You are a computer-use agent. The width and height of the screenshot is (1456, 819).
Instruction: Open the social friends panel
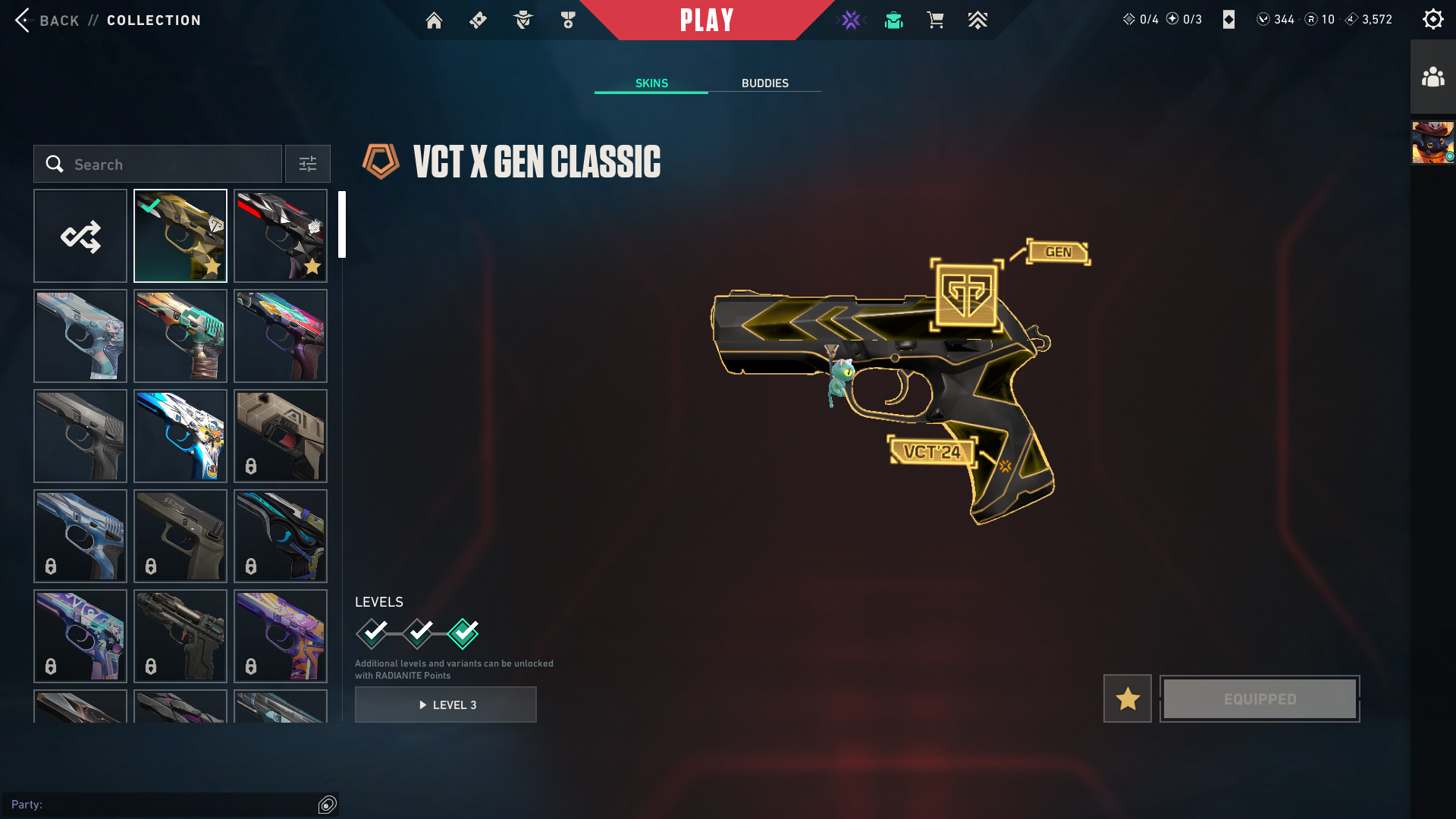1432,77
